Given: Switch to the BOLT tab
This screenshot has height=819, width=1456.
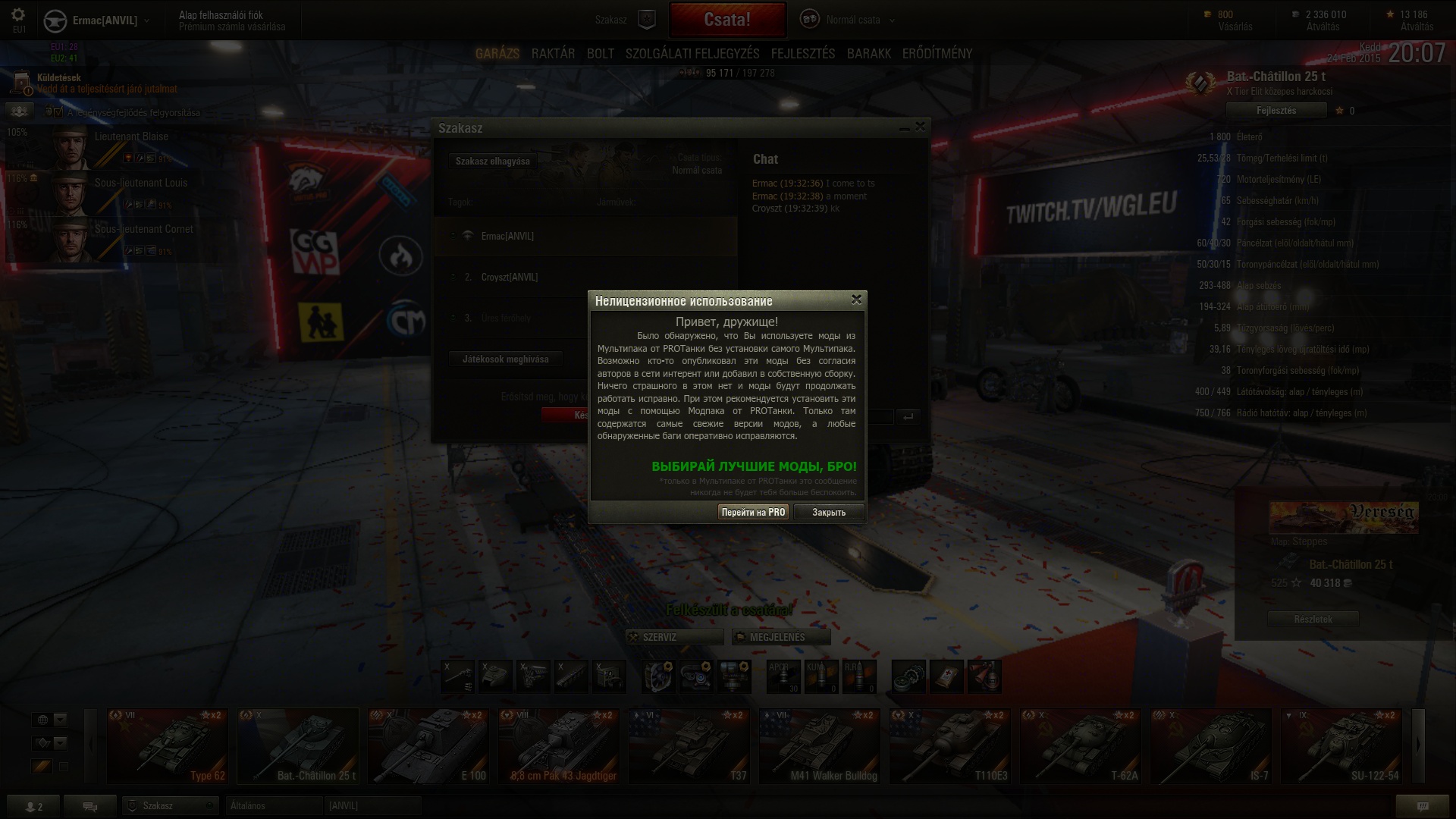Looking at the screenshot, I should tap(600, 54).
